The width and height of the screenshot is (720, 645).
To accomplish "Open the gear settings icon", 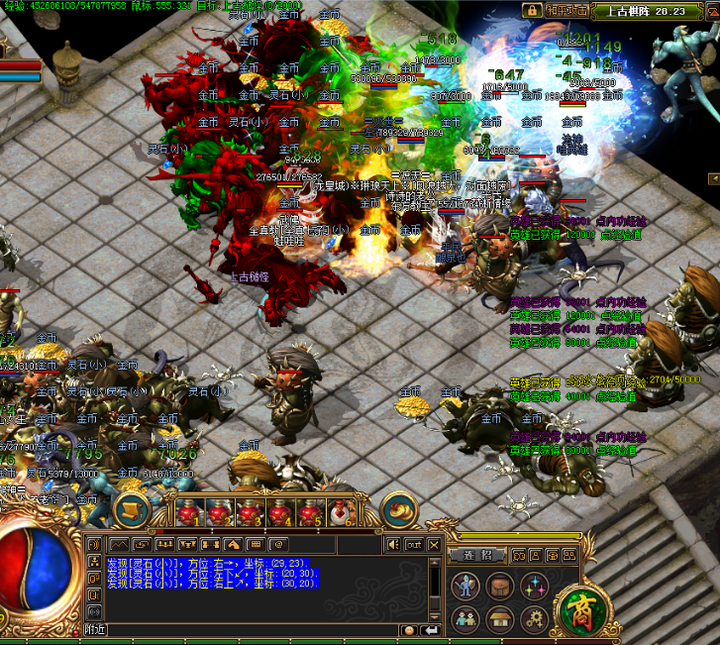I will [x=533, y=618].
